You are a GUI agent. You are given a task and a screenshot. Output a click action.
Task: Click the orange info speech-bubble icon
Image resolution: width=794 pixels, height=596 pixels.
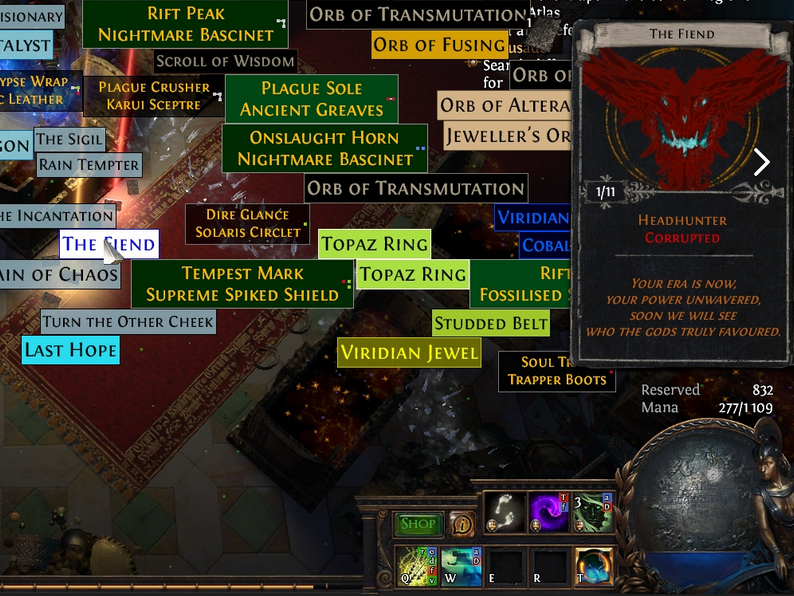462,523
